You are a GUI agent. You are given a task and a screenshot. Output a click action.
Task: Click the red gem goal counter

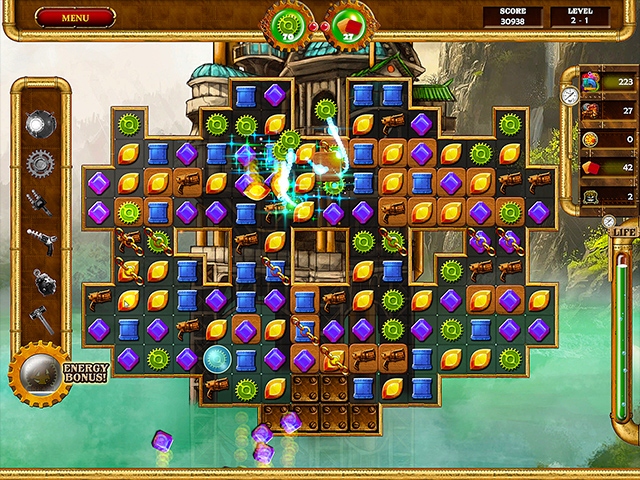[x=348, y=24]
